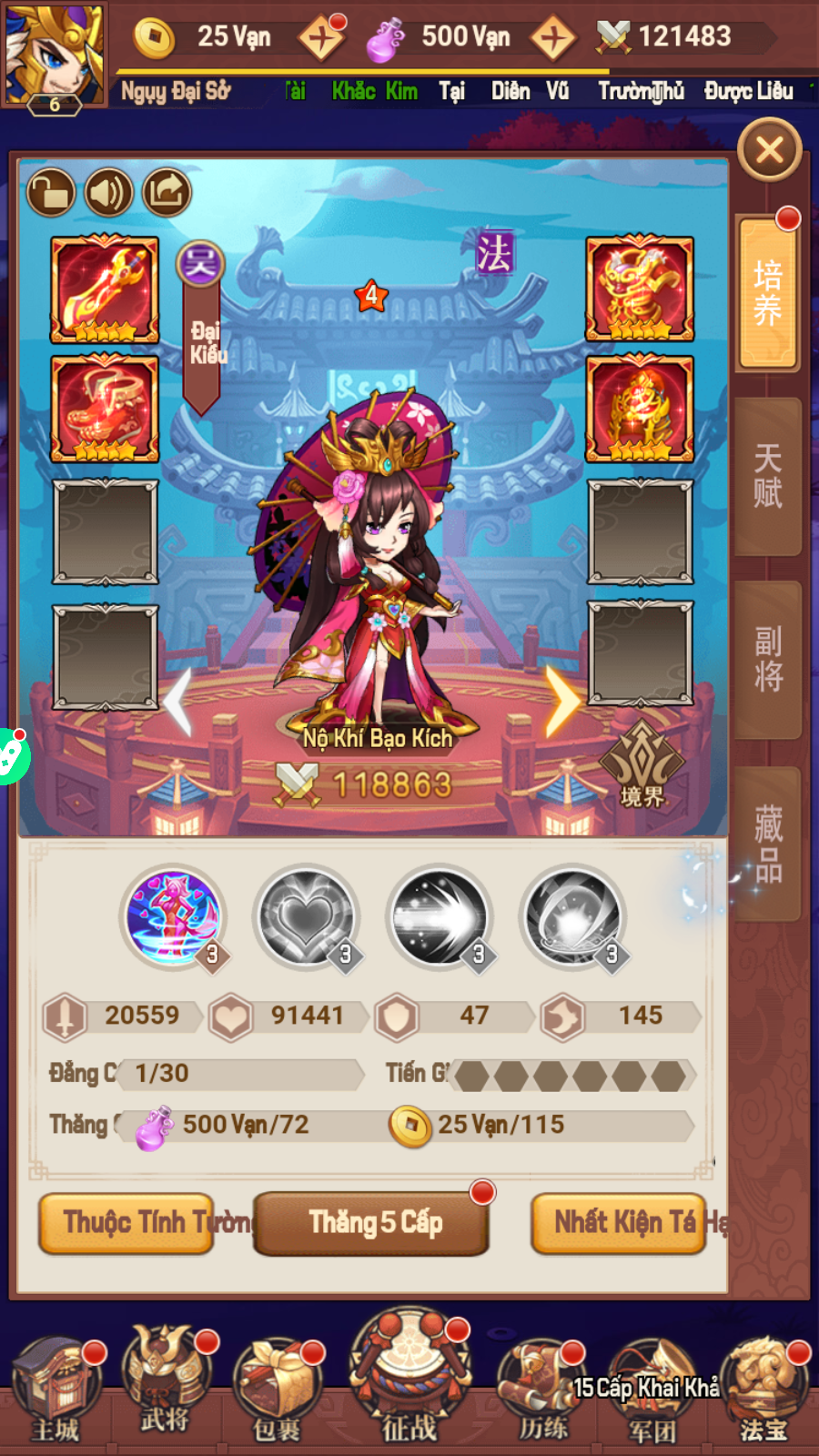Go to the previous hero with the white arrow
Image resolution: width=819 pixels, height=1456 pixels.
(179, 701)
